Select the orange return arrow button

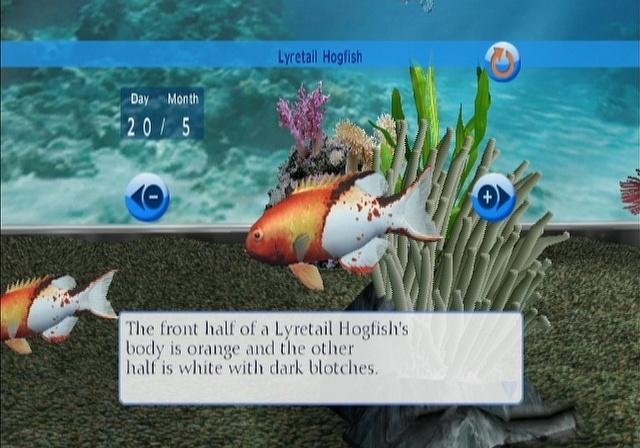click(x=502, y=61)
